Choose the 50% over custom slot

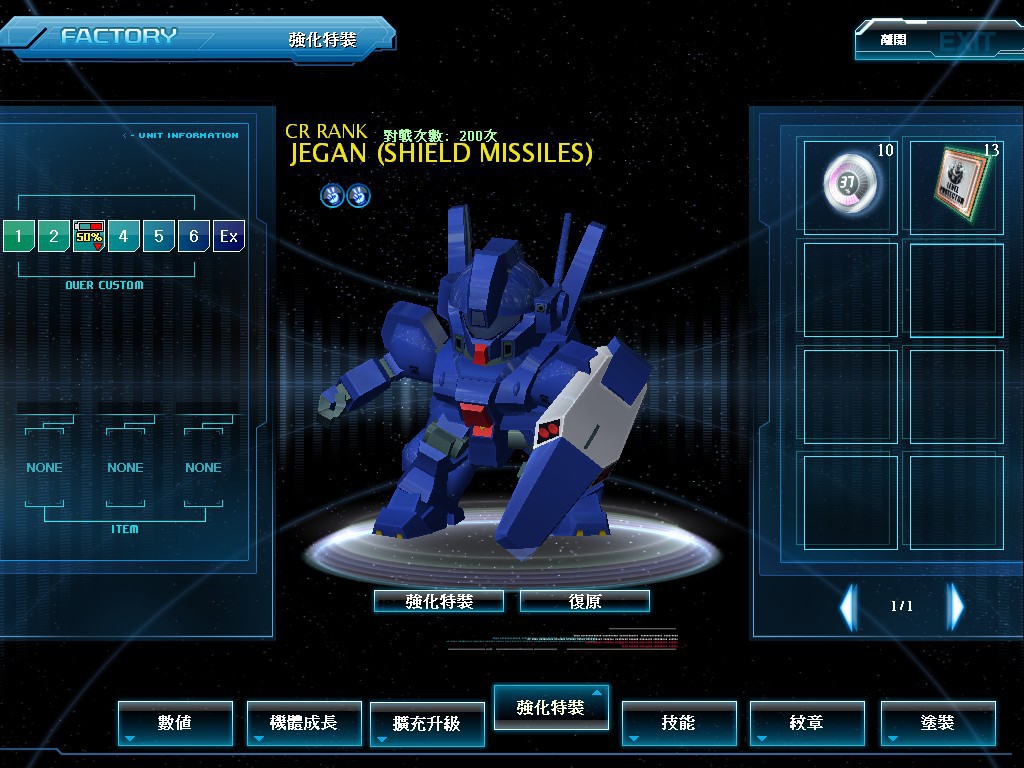(x=89, y=236)
